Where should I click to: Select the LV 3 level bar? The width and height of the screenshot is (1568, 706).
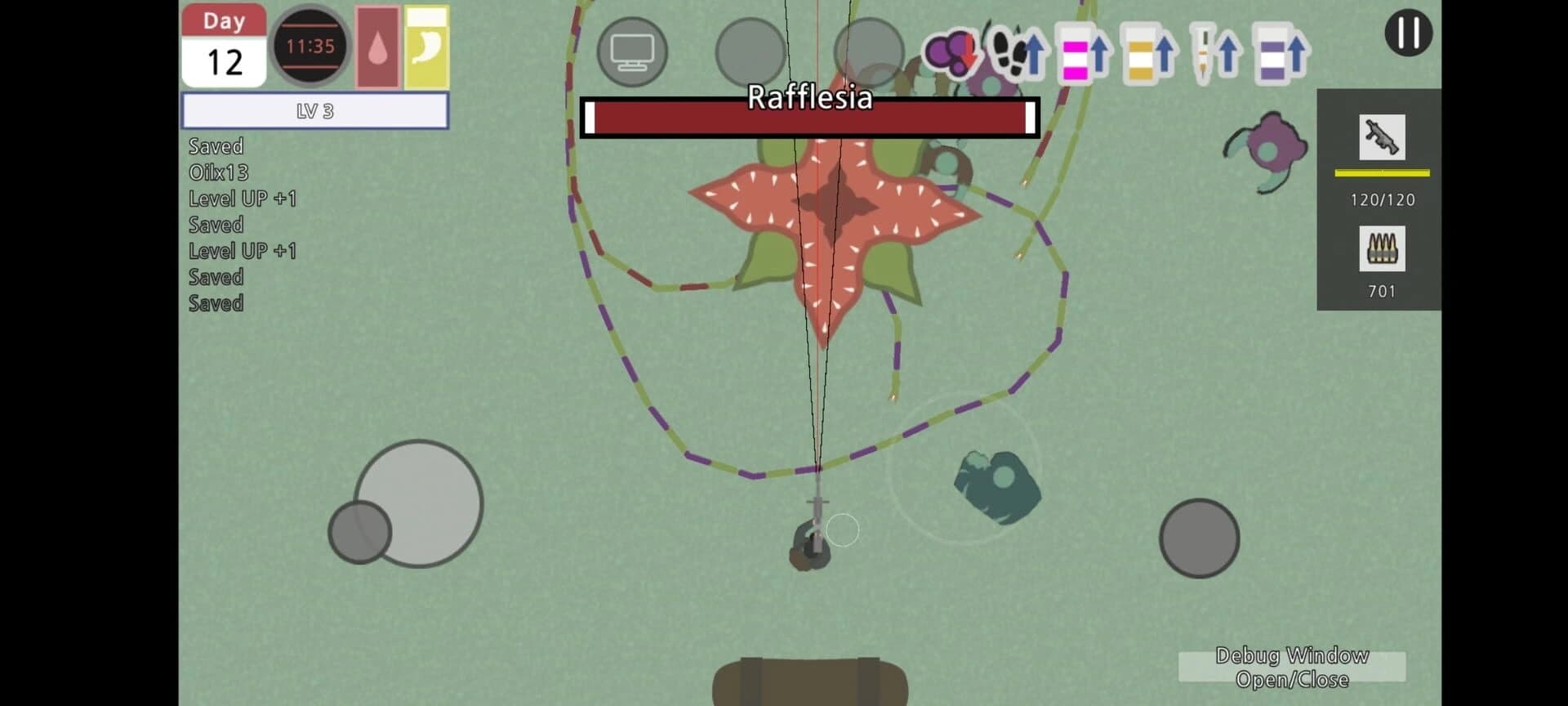314,109
